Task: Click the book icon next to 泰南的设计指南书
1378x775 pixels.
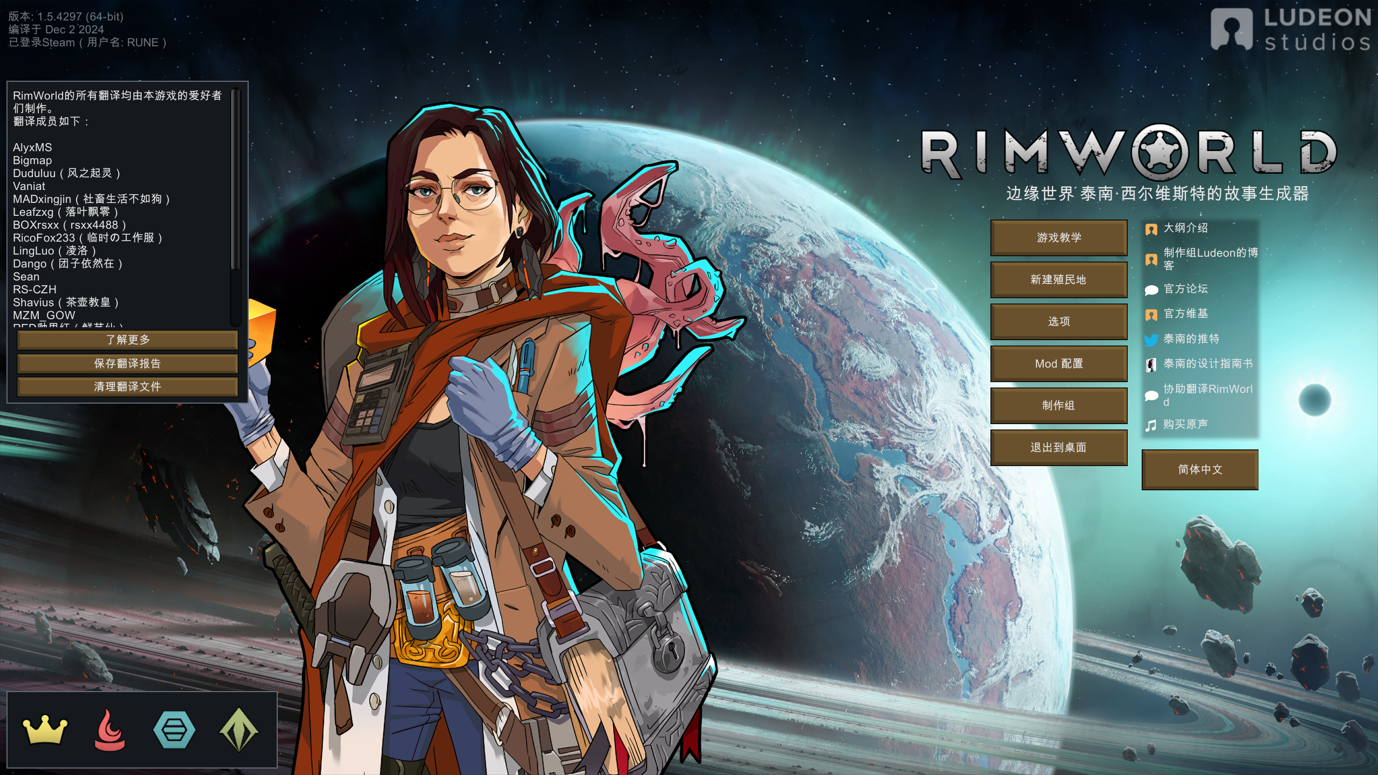Action: point(1152,364)
